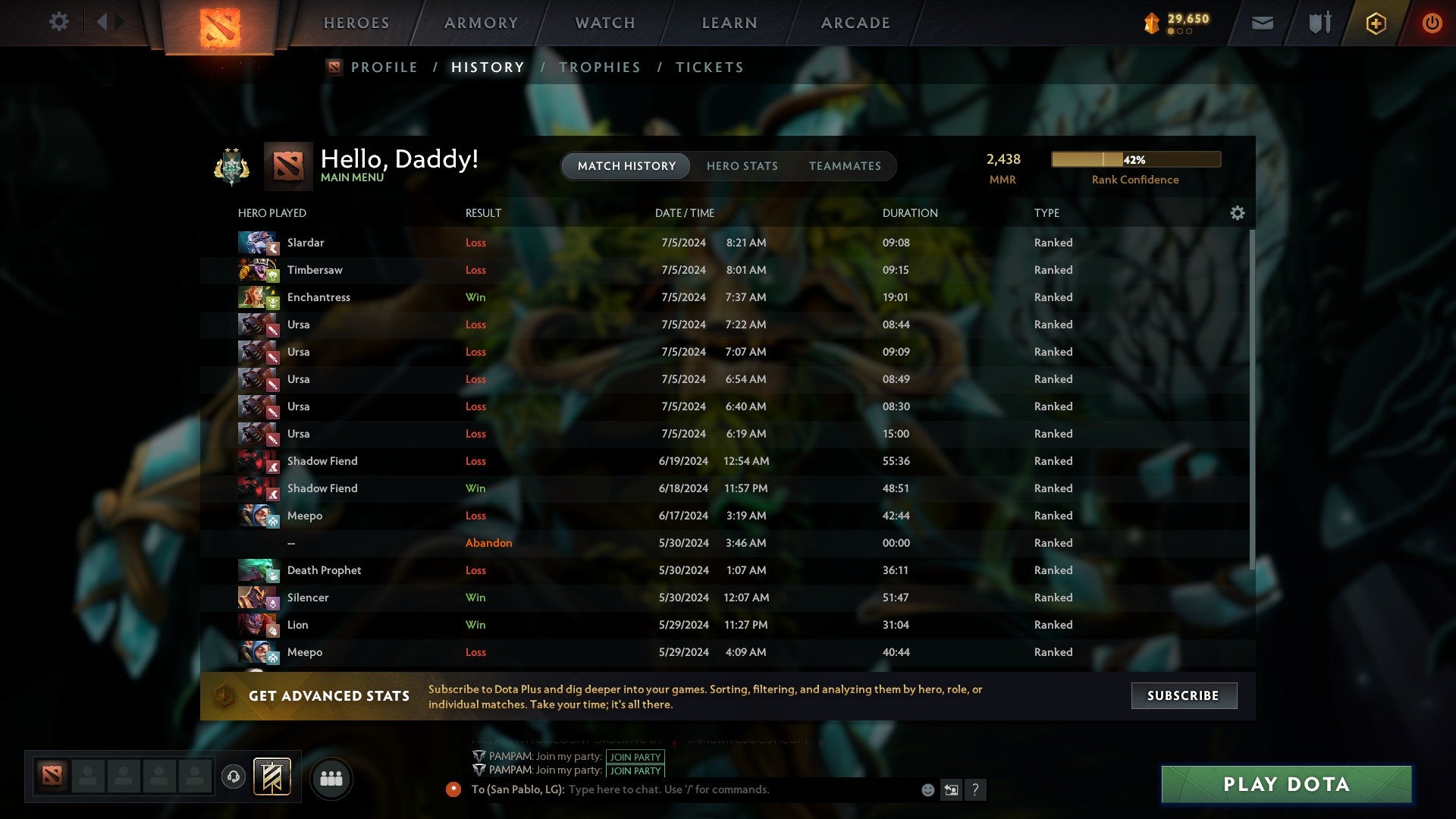Open the Hero Stats view
Screen dimensions: 1456x819
pyautogui.click(x=742, y=165)
